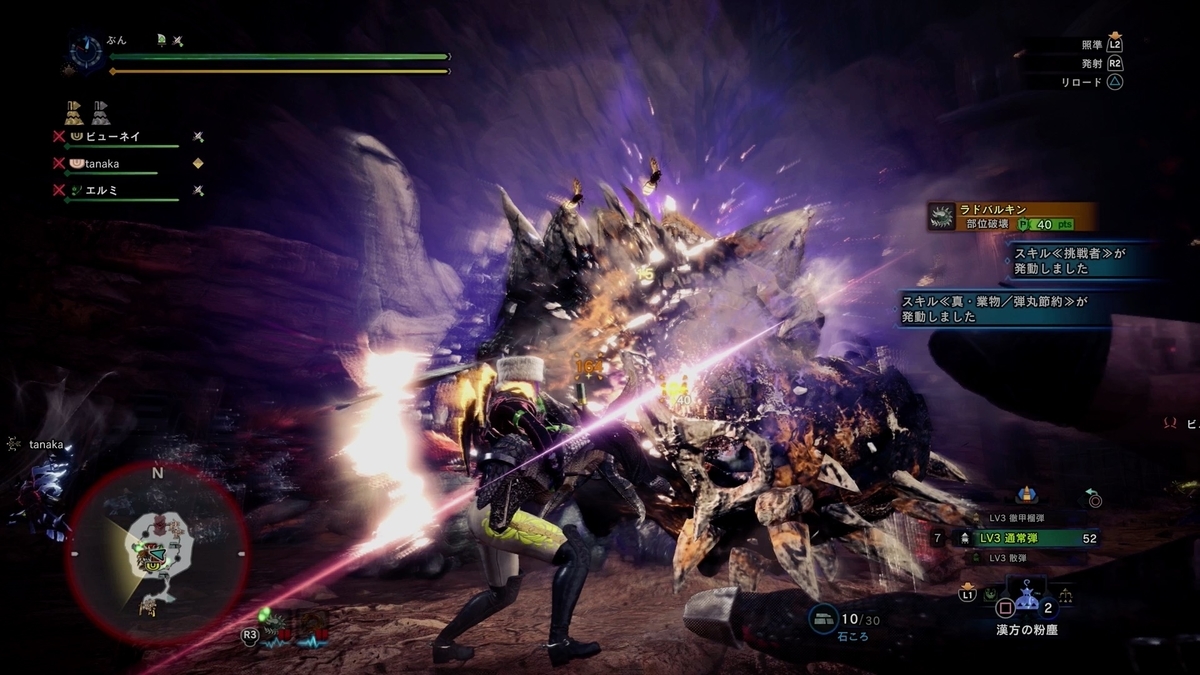Click the grey buff status icon
This screenshot has height=675, width=1200.
click(x=101, y=111)
